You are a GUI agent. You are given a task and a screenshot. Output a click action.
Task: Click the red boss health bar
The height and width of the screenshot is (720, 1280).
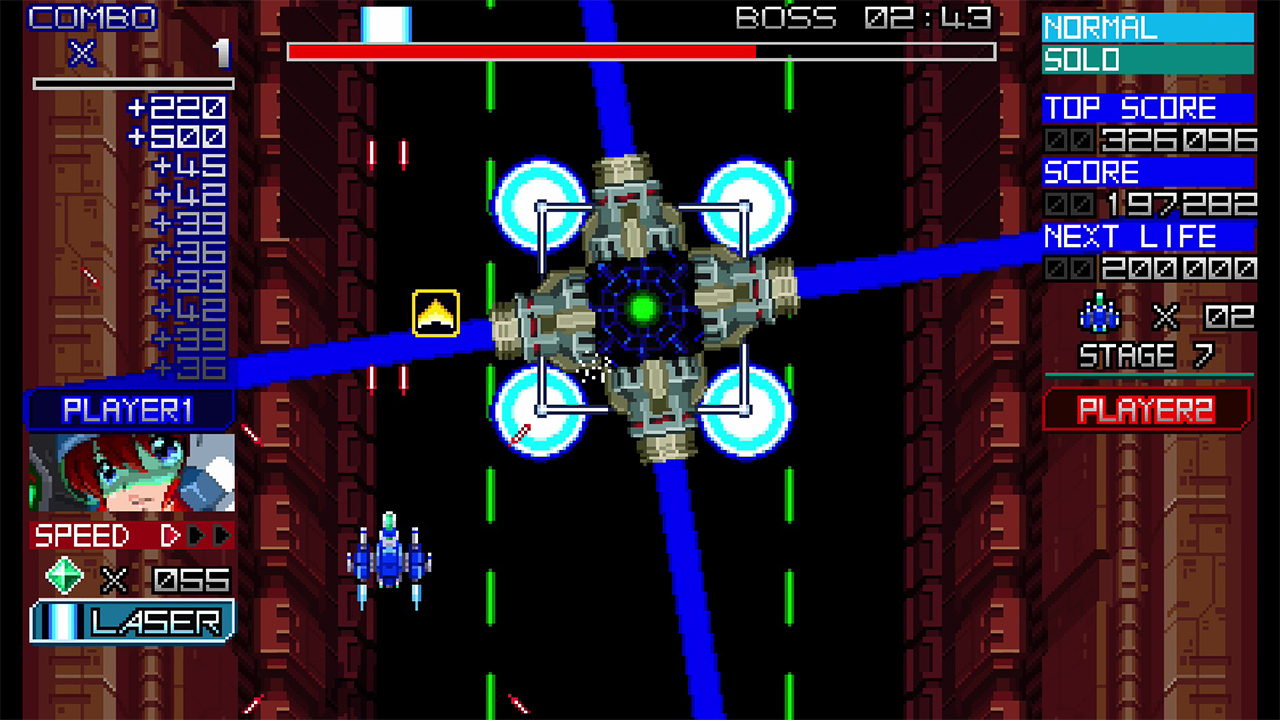pos(520,50)
